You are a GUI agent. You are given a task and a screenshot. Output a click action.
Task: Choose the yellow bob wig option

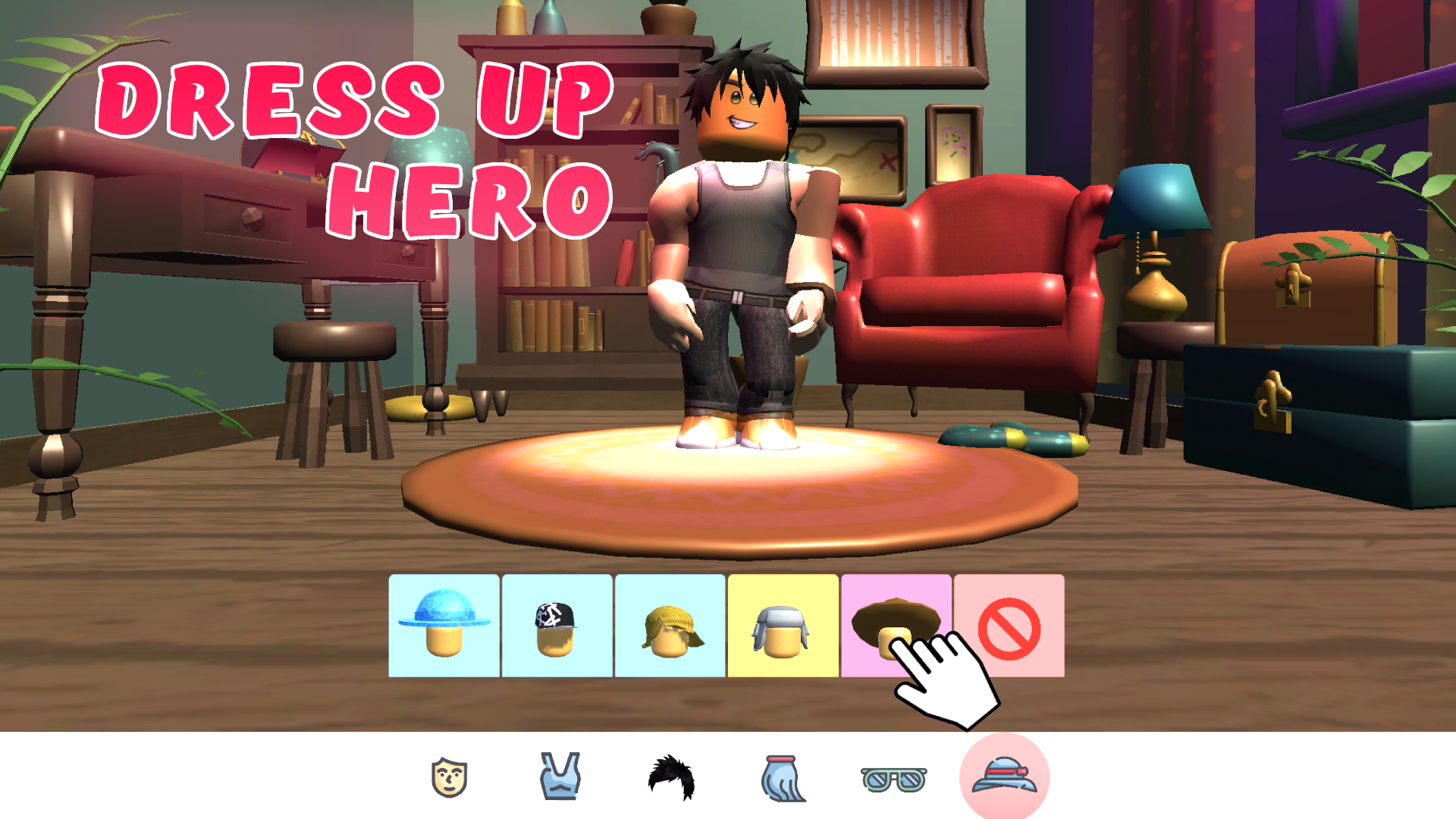(x=671, y=626)
